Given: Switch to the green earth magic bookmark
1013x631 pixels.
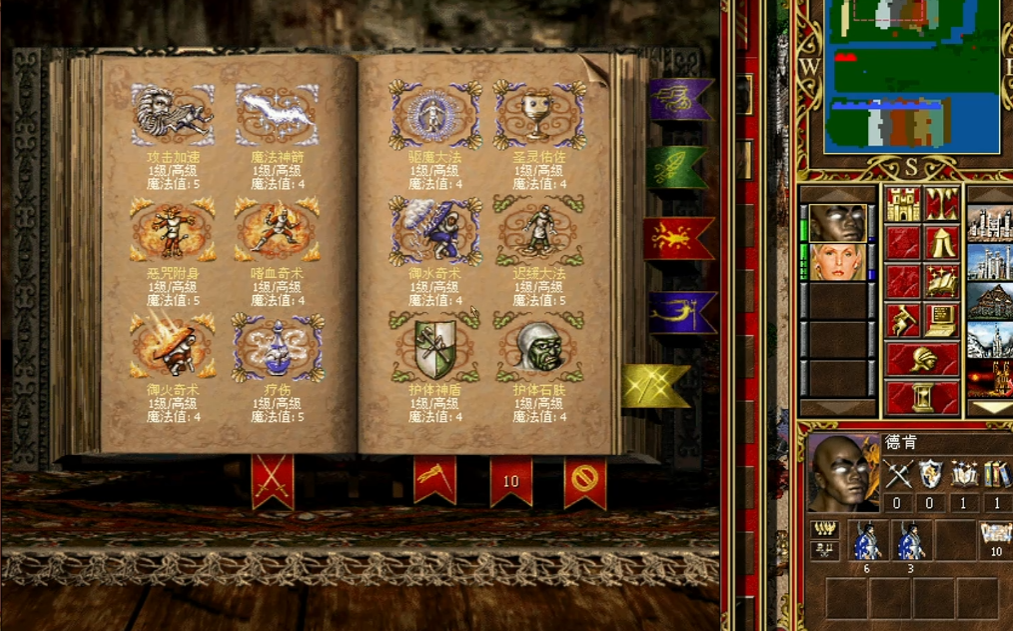Looking at the screenshot, I should pyautogui.click(x=676, y=168).
